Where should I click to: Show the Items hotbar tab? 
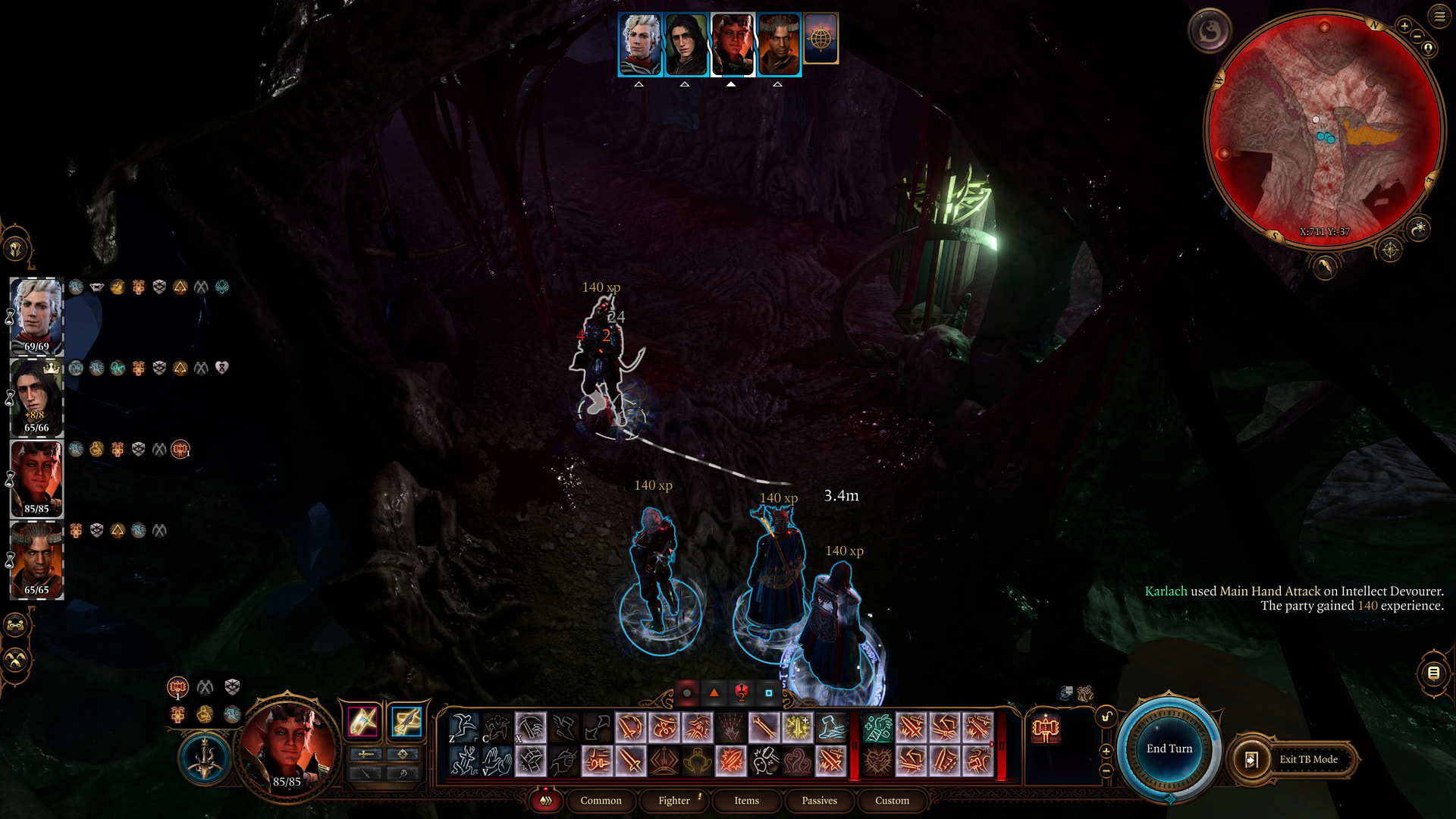[746, 801]
